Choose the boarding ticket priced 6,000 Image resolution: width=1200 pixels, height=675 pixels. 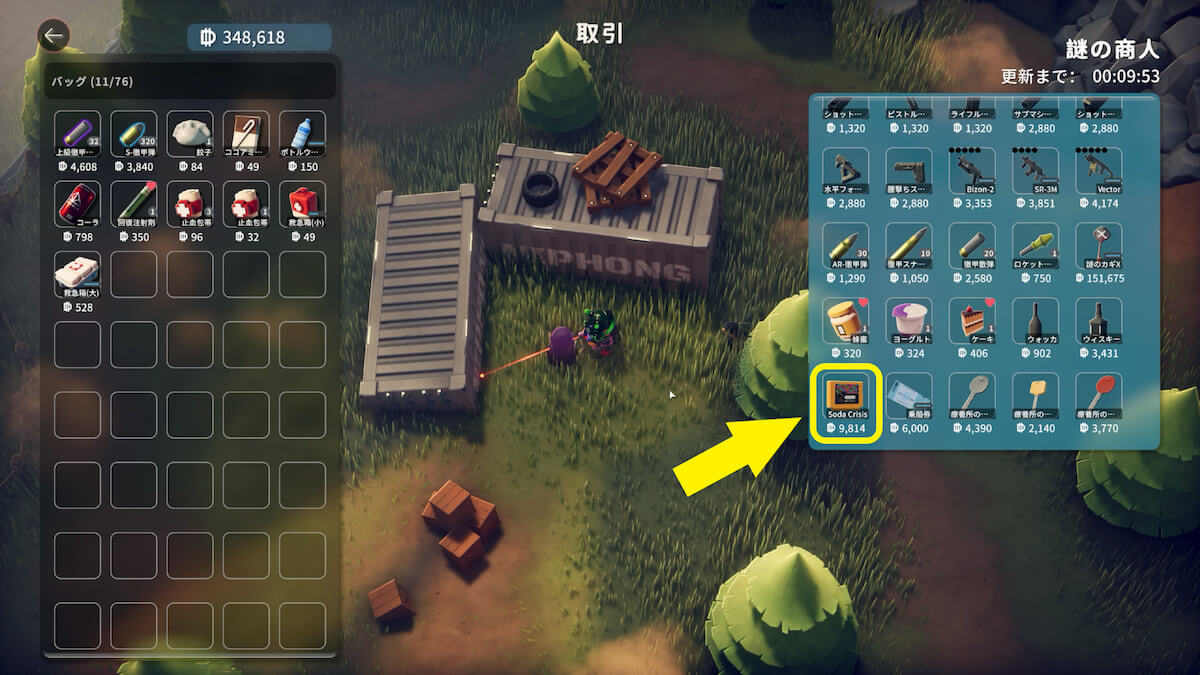[x=909, y=396]
